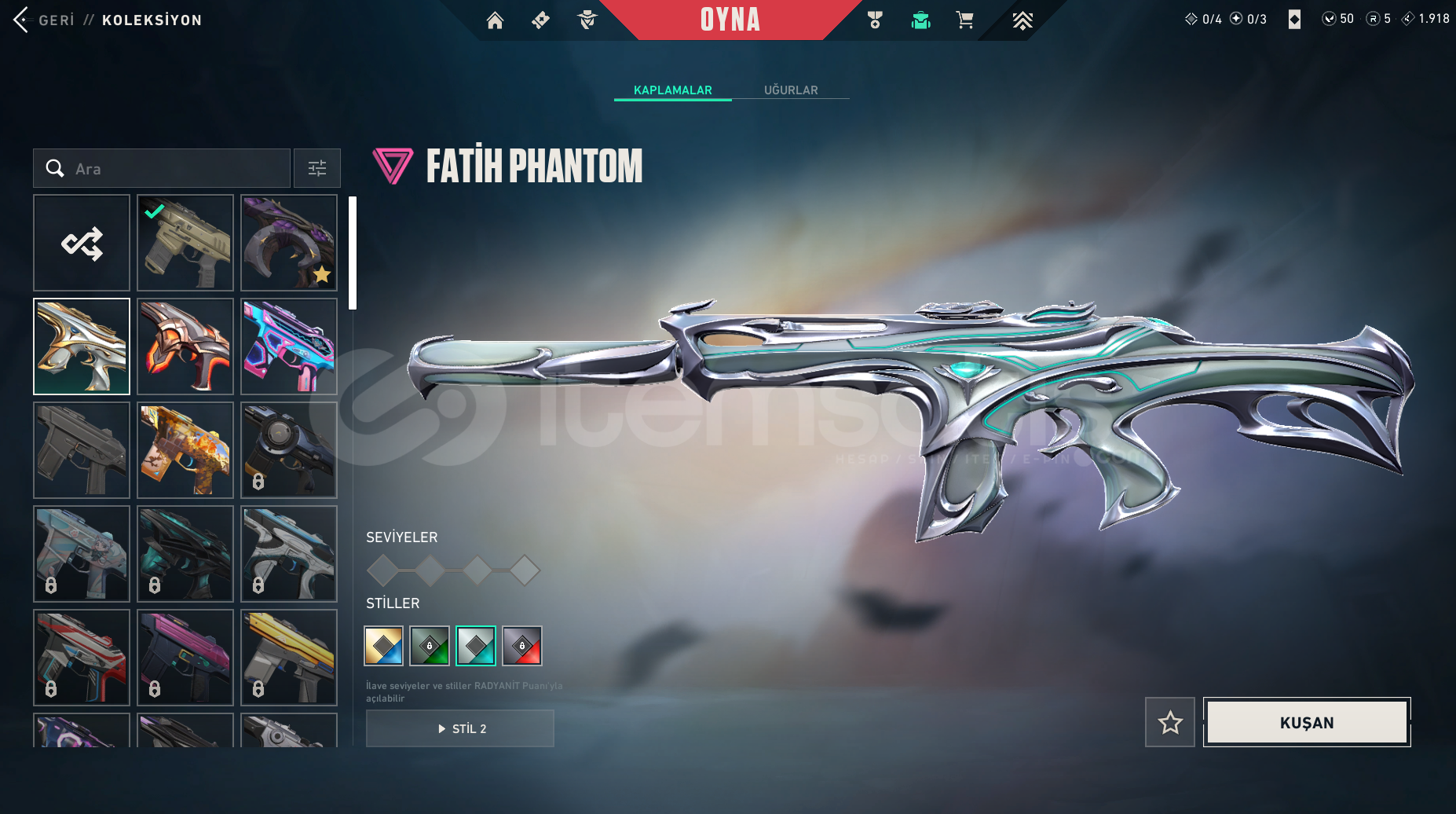This screenshot has width=1456, height=814.
Task: Open the home icon in top bar
Action: click(495, 20)
